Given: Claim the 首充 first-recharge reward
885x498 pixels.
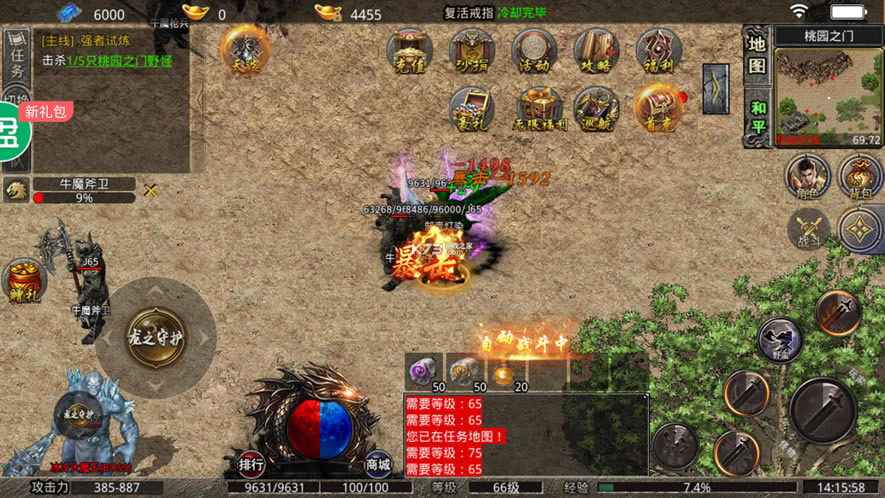Looking at the screenshot, I should coord(658,109).
